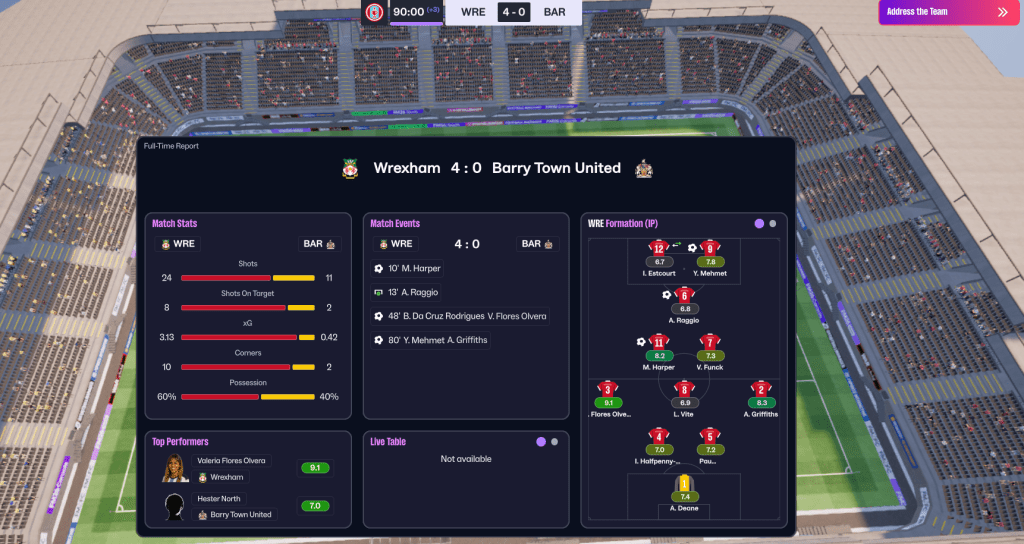Switch Live Table panel to the grey page dot
Image resolution: width=1024 pixels, height=544 pixels.
click(x=554, y=441)
